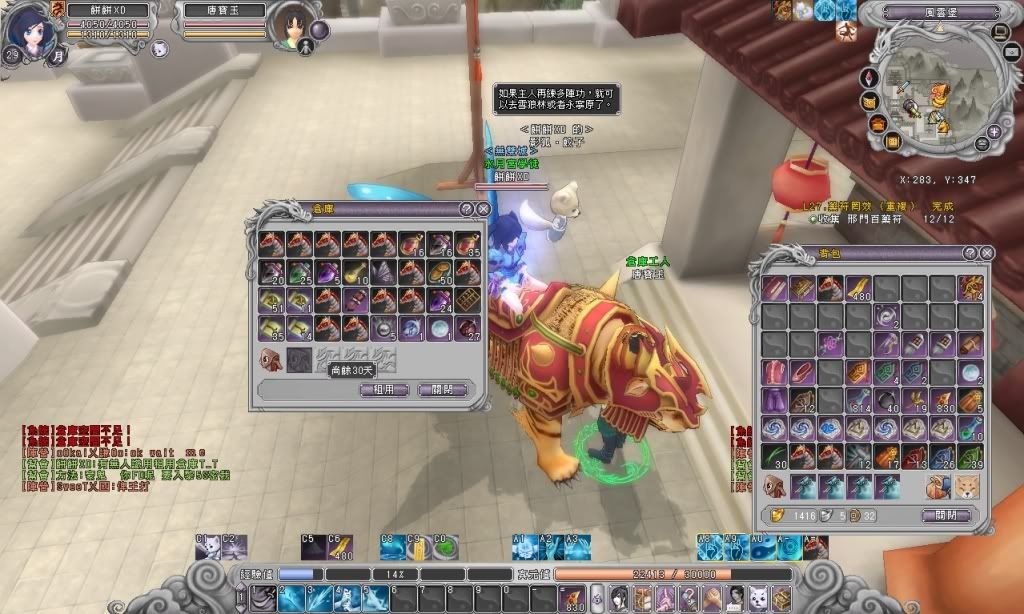Select the green bottle stack of 10

970,428
